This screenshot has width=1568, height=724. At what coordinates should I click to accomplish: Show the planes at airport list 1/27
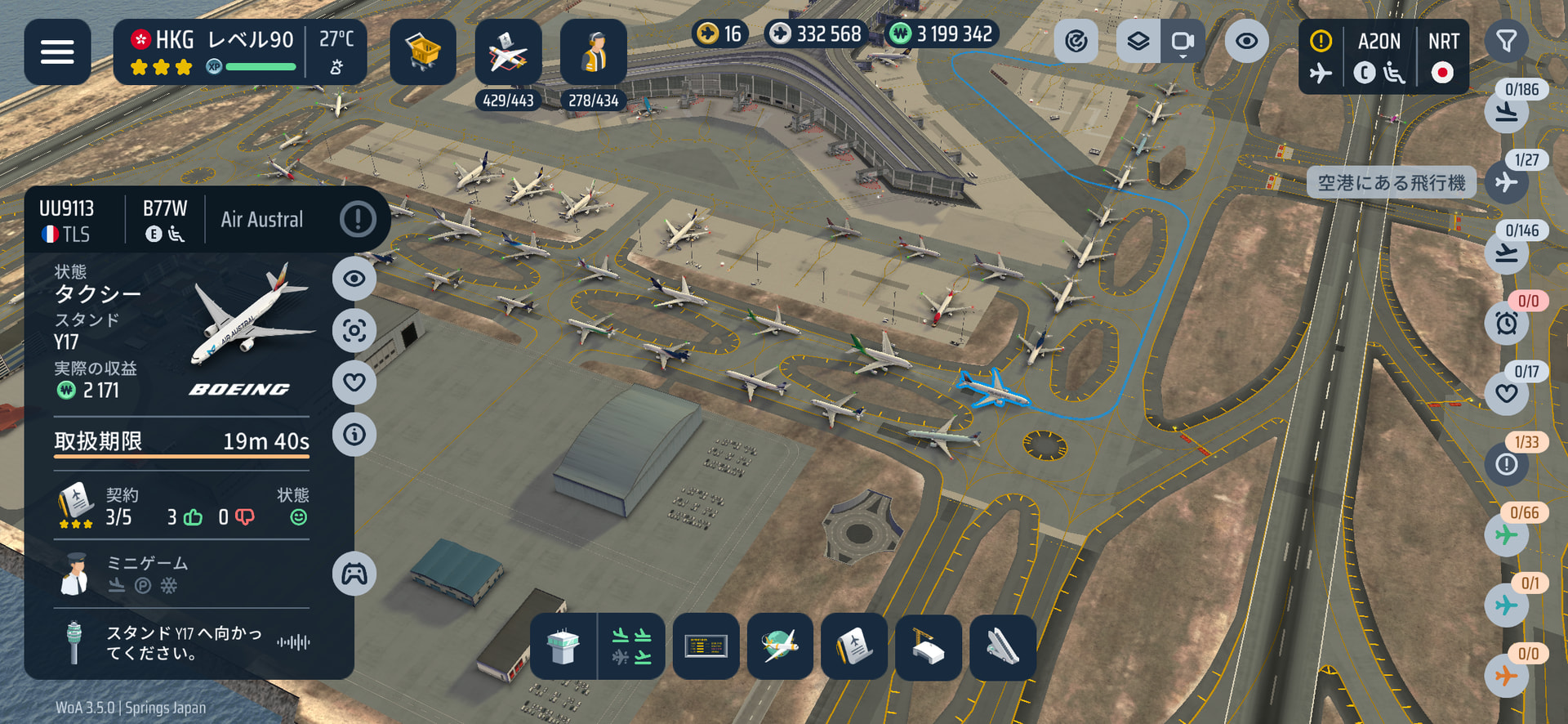tap(1506, 181)
